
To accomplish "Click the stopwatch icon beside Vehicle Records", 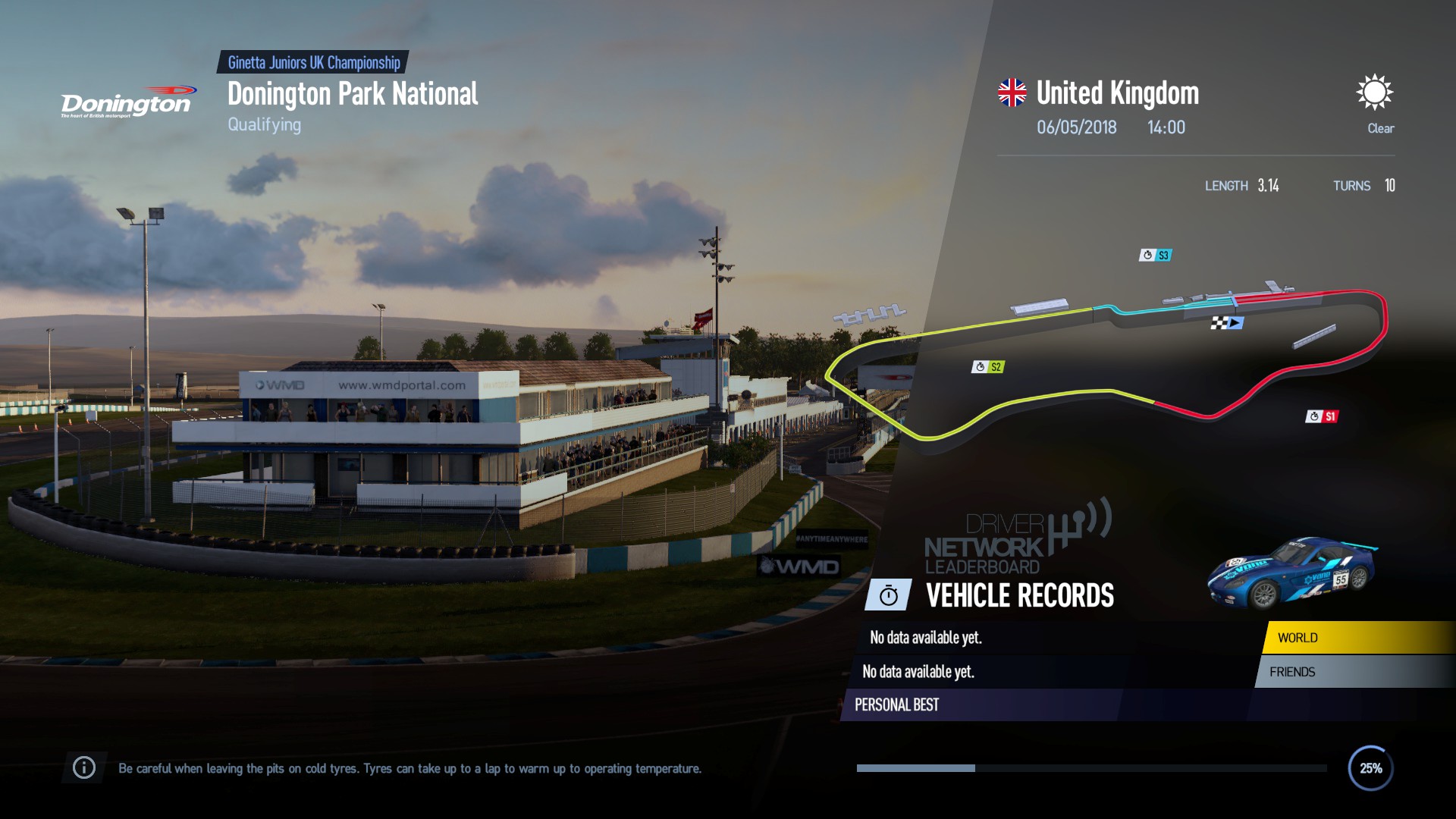I will tap(888, 595).
